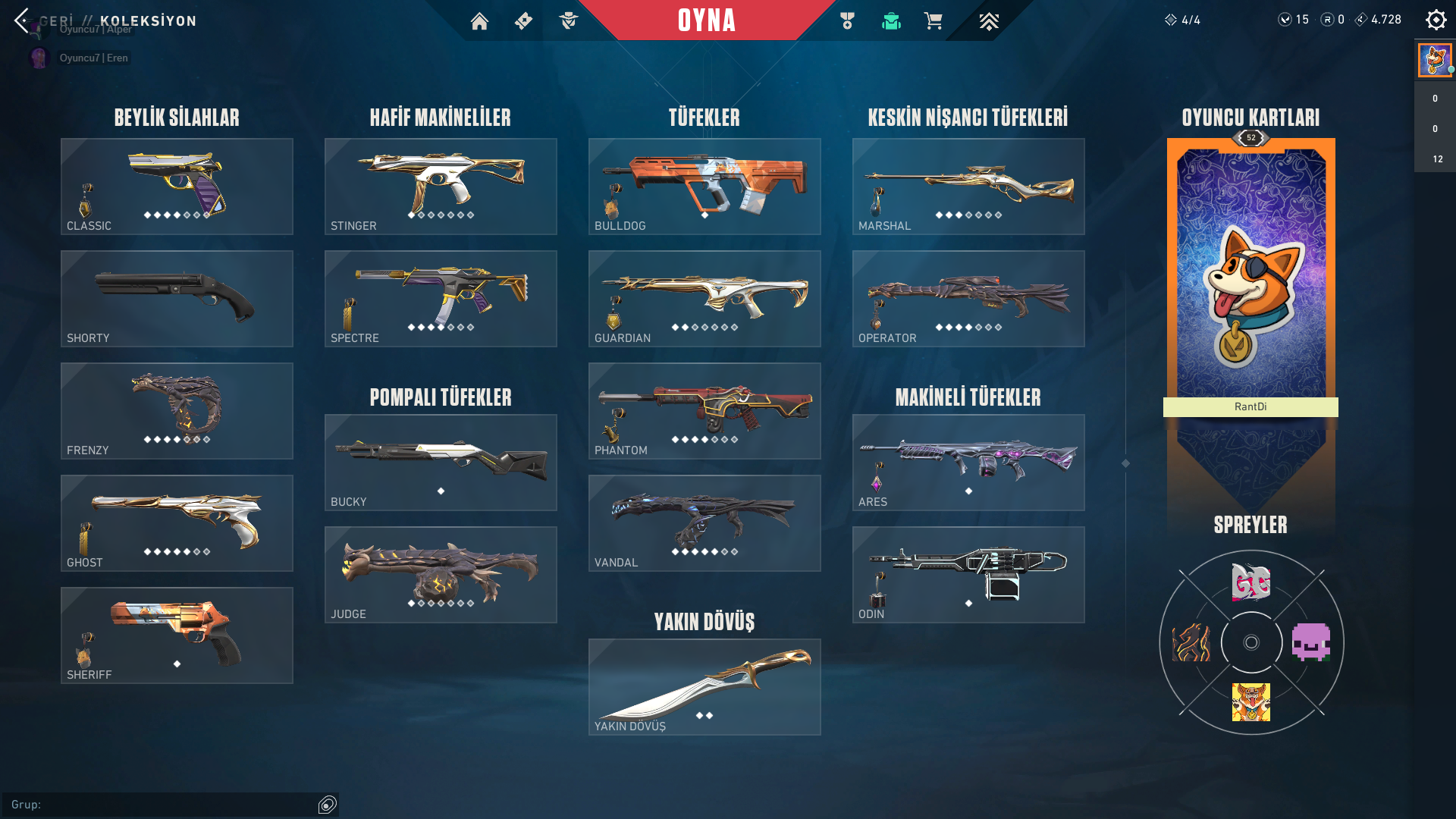Open the career medal icon
Screen dimensions: 1456x819
[x=847, y=21]
